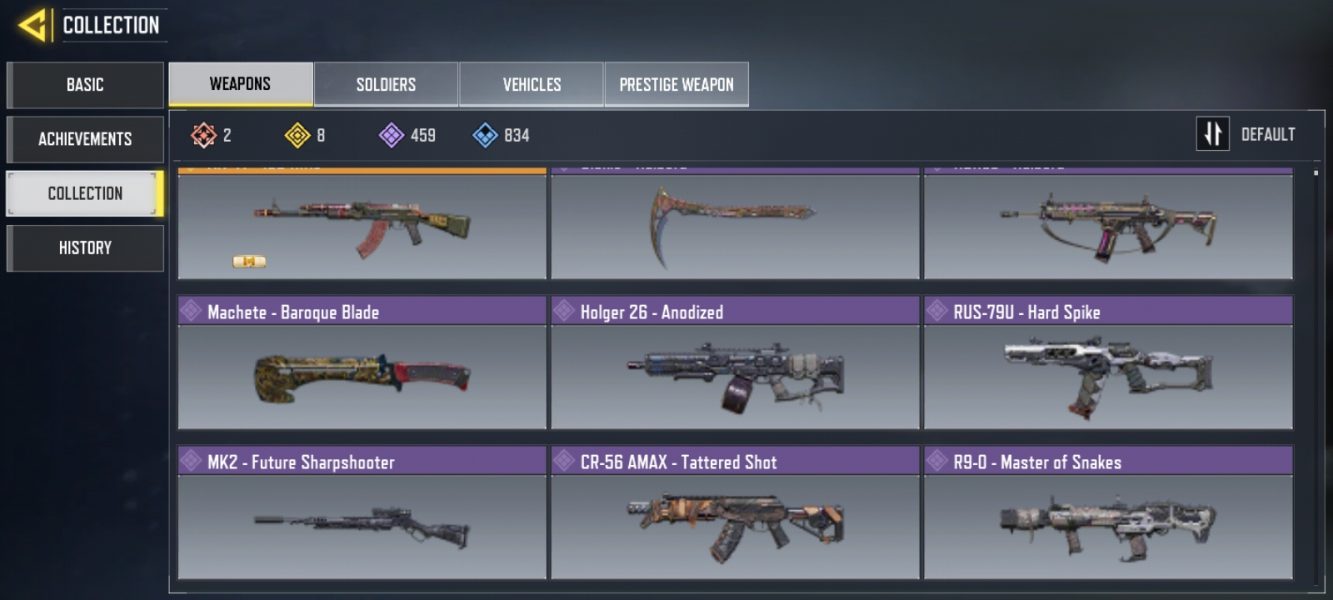The image size is (1333, 600).
Task: Filter by yellow rarity count of 8
Action: [x=305, y=135]
